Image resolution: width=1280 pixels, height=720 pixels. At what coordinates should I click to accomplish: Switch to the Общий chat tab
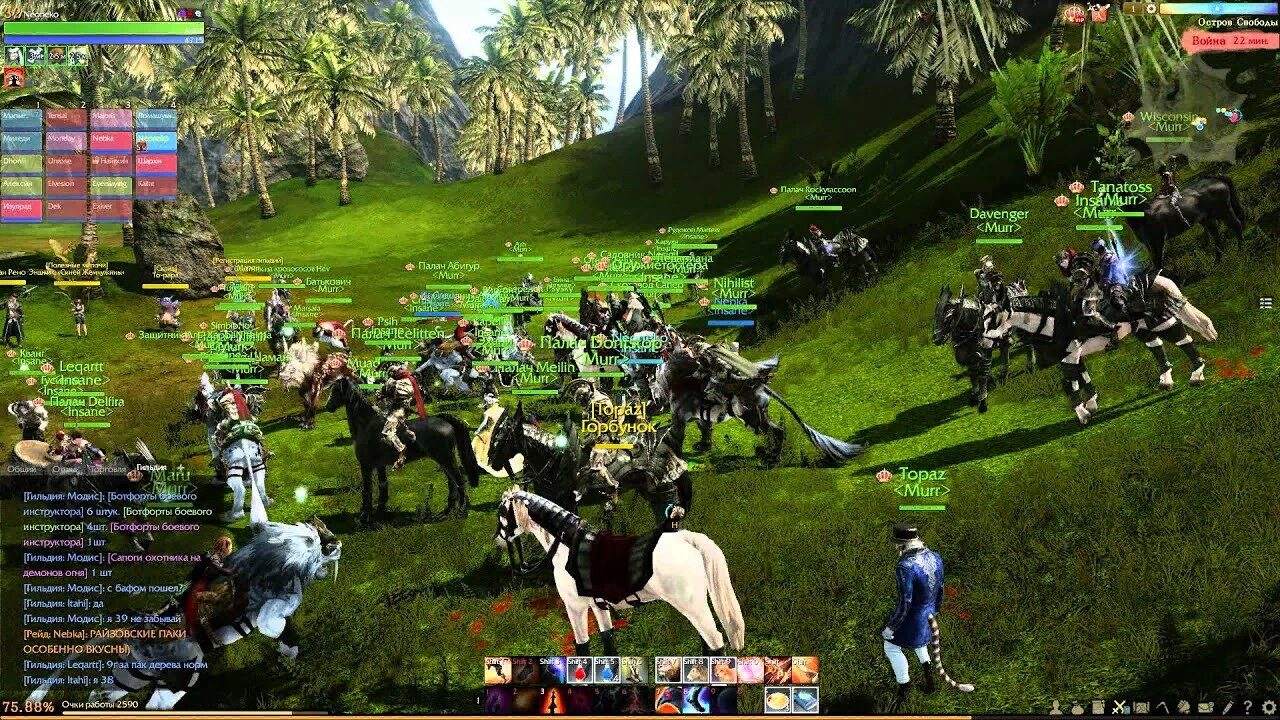tap(24, 469)
